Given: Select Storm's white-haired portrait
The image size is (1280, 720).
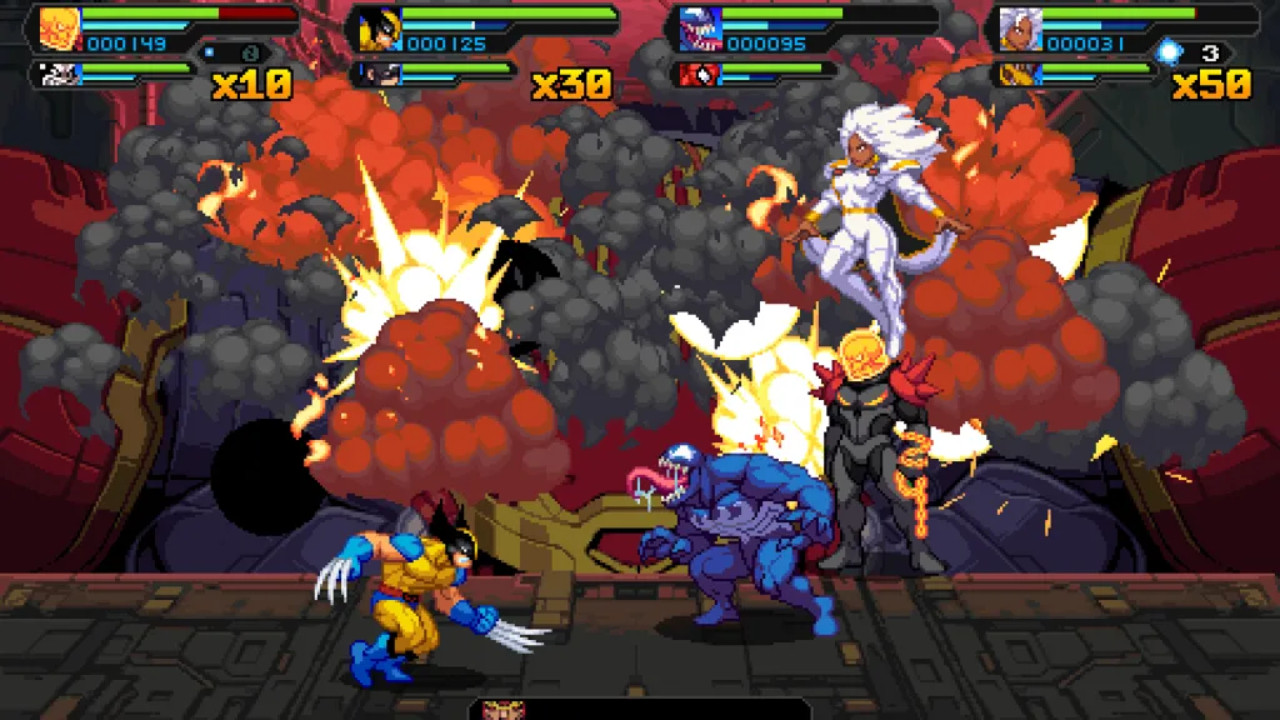Looking at the screenshot, I should [x=1021, y=28].
